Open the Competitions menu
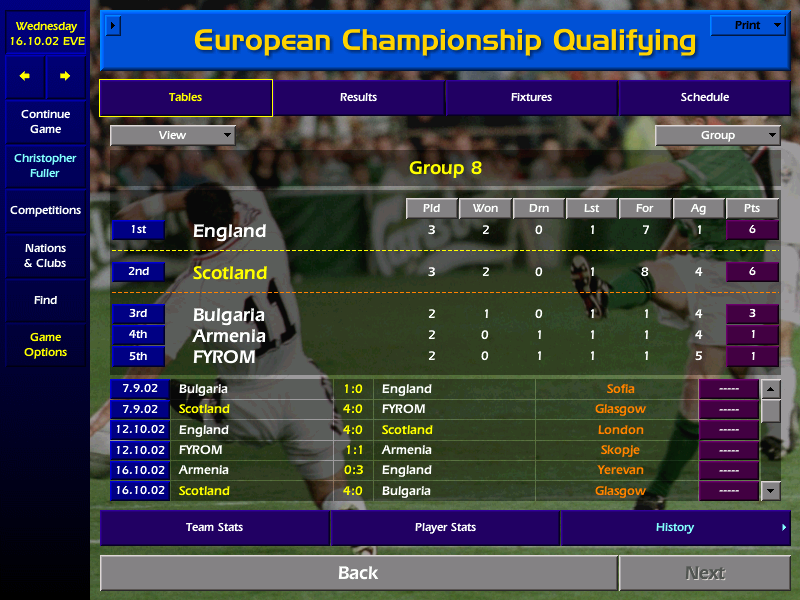 tap(45, 211)
